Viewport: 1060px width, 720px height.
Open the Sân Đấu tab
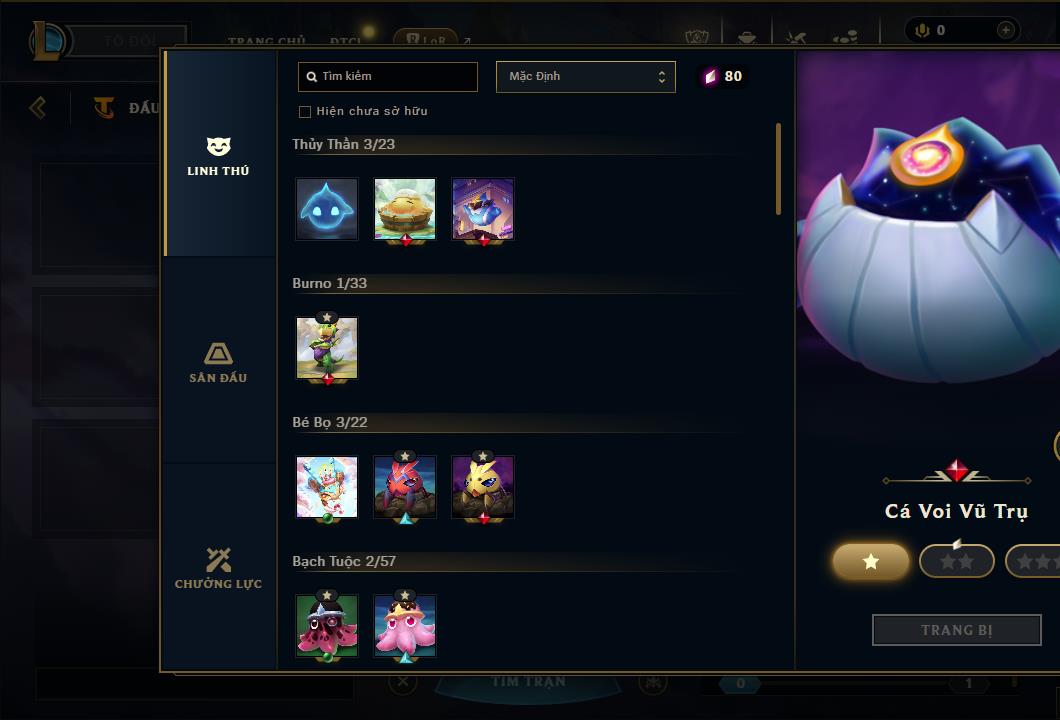[x=218, y=362]
